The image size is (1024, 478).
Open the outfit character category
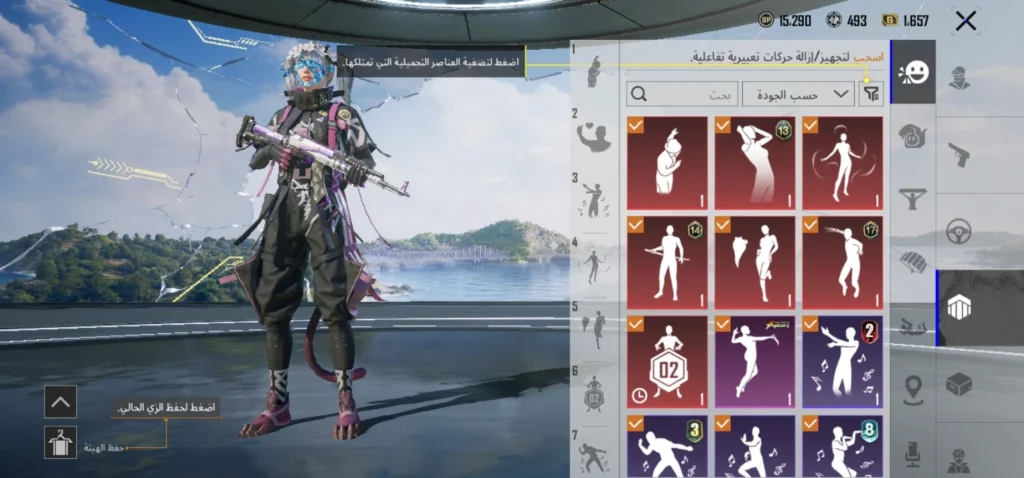(959, 79)
